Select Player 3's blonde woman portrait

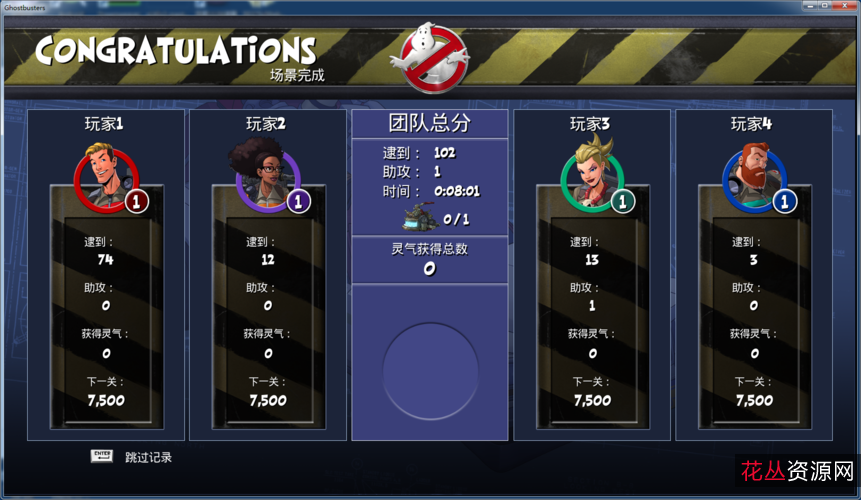pos(591,176)
